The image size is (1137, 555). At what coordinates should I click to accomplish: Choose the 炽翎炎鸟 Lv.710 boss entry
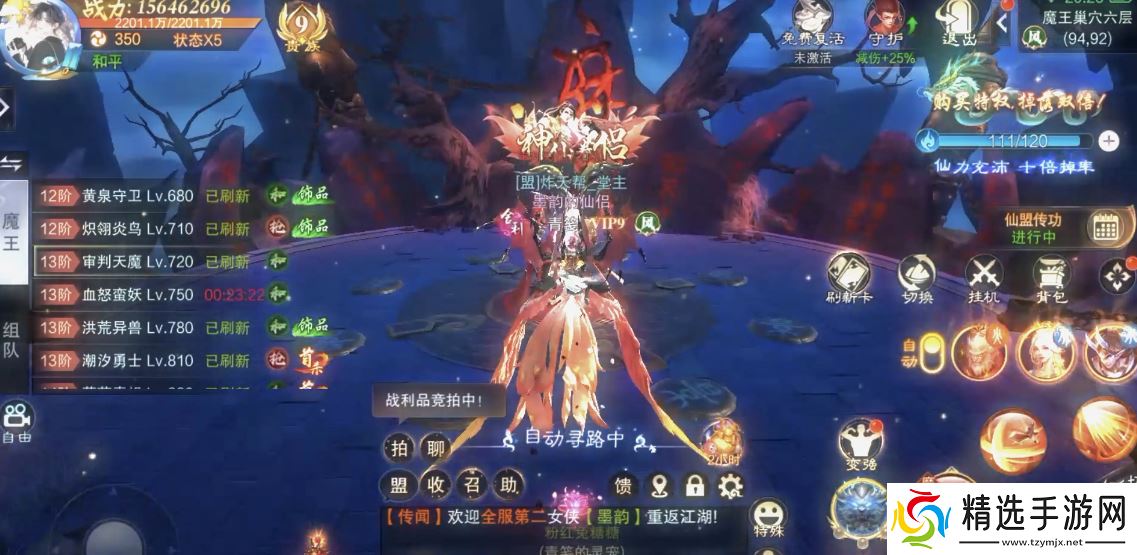[x=140, y=229]
